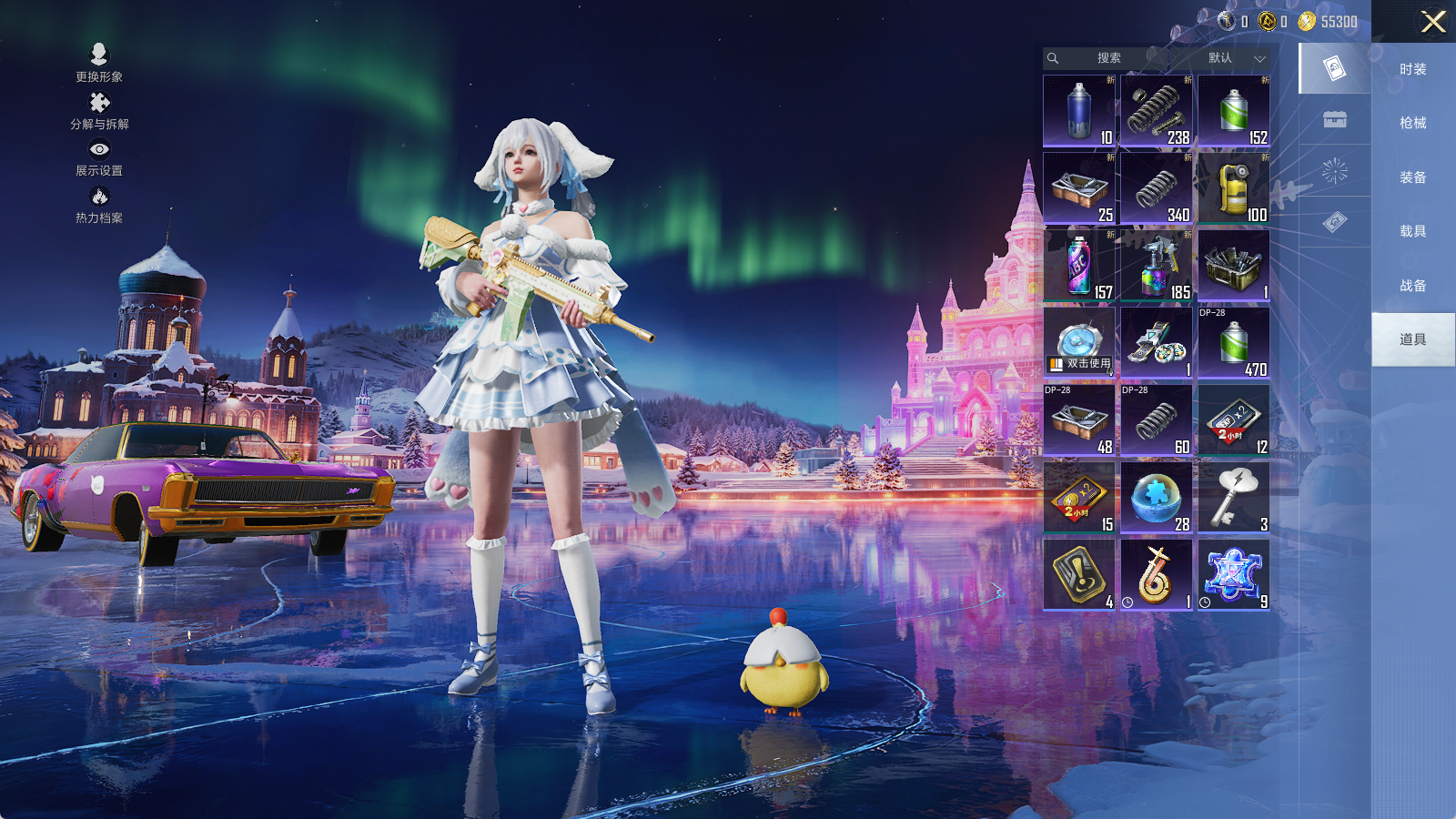Click the 更换形象 change appearance button
This screenshot has width=1456, height=819.
point(99,64)
